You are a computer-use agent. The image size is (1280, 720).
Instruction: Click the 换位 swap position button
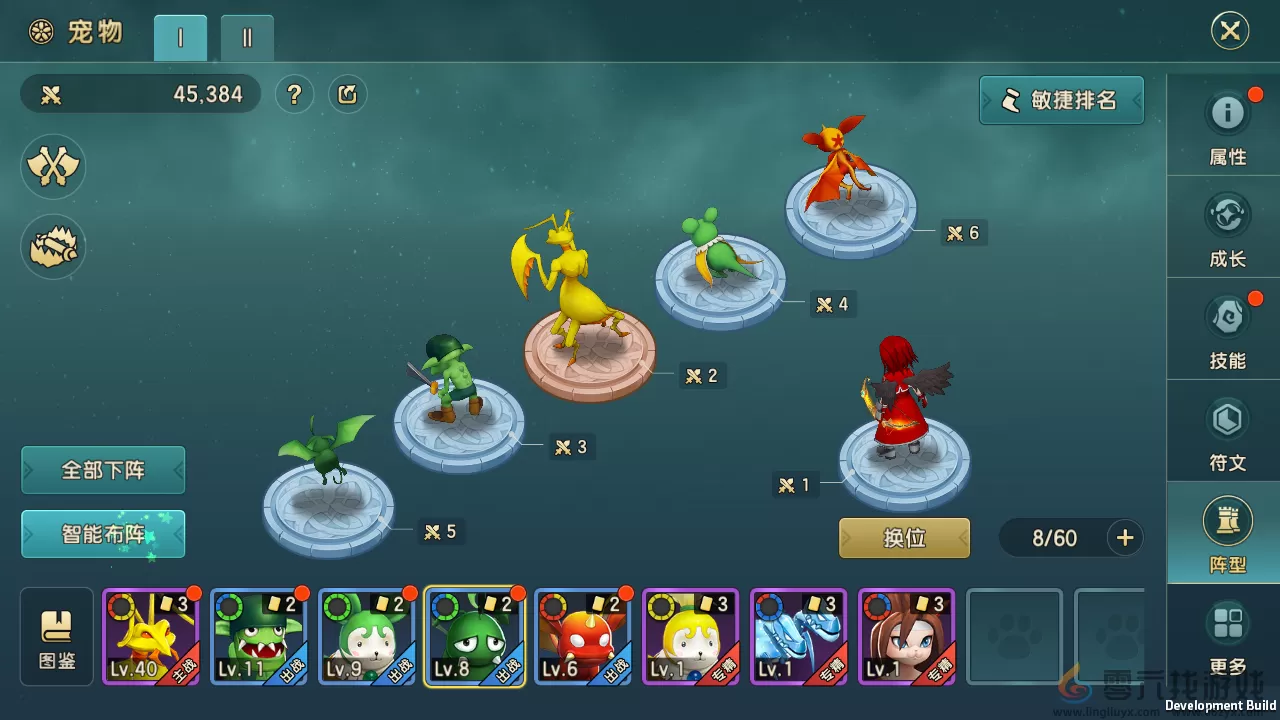(x=904, y=538)
